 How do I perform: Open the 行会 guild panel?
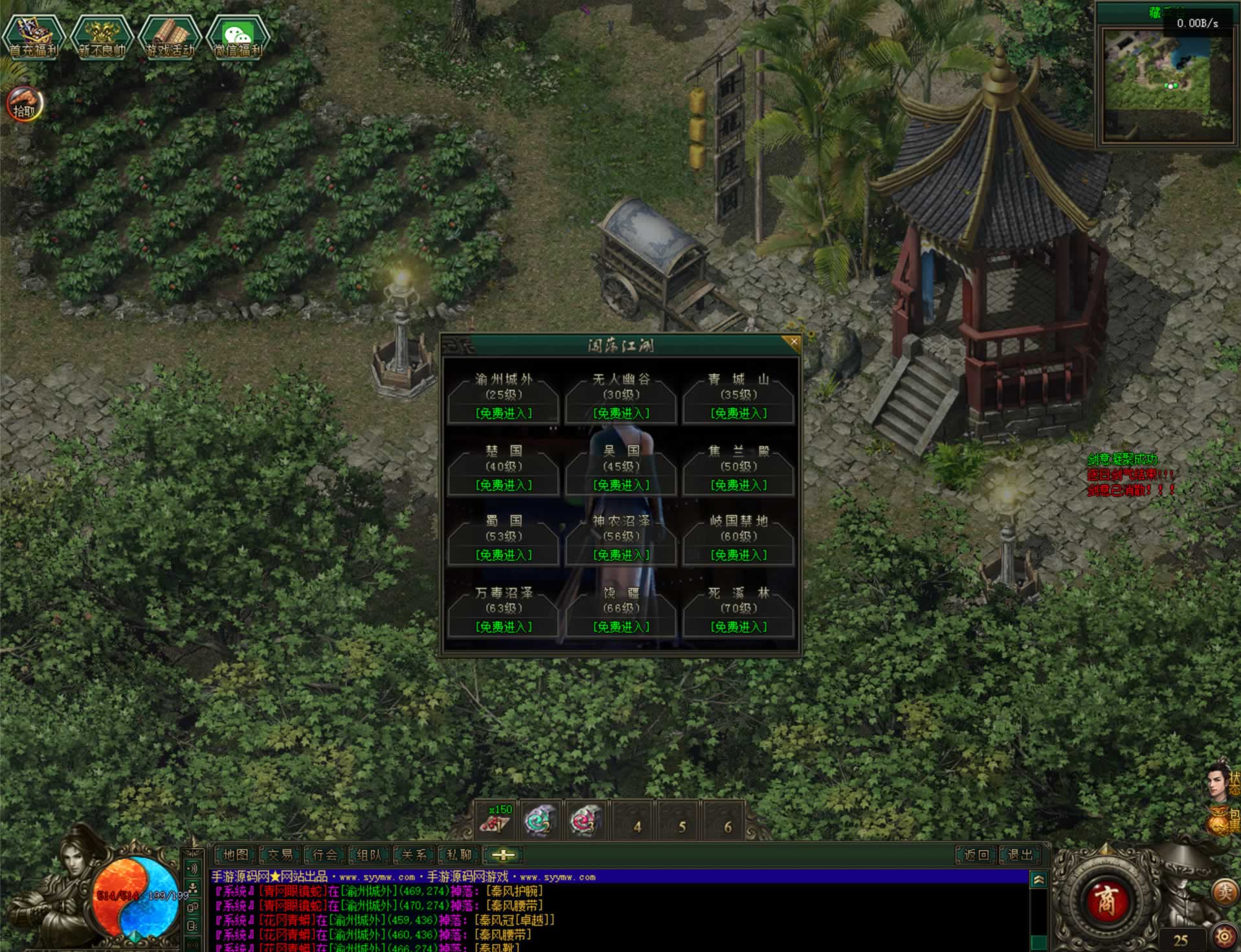(325, 855)
